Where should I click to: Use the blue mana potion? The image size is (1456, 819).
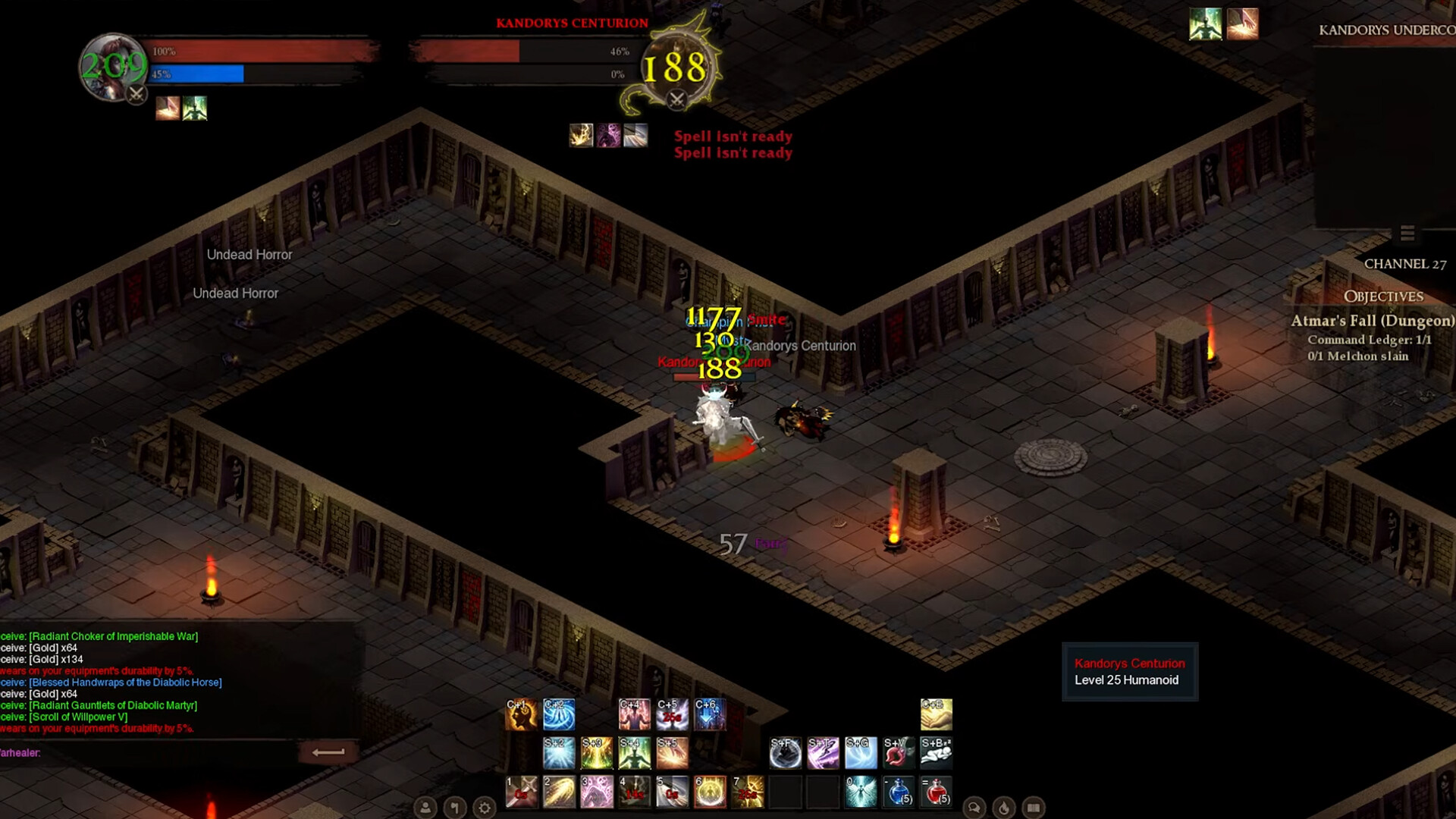point(899,792)
